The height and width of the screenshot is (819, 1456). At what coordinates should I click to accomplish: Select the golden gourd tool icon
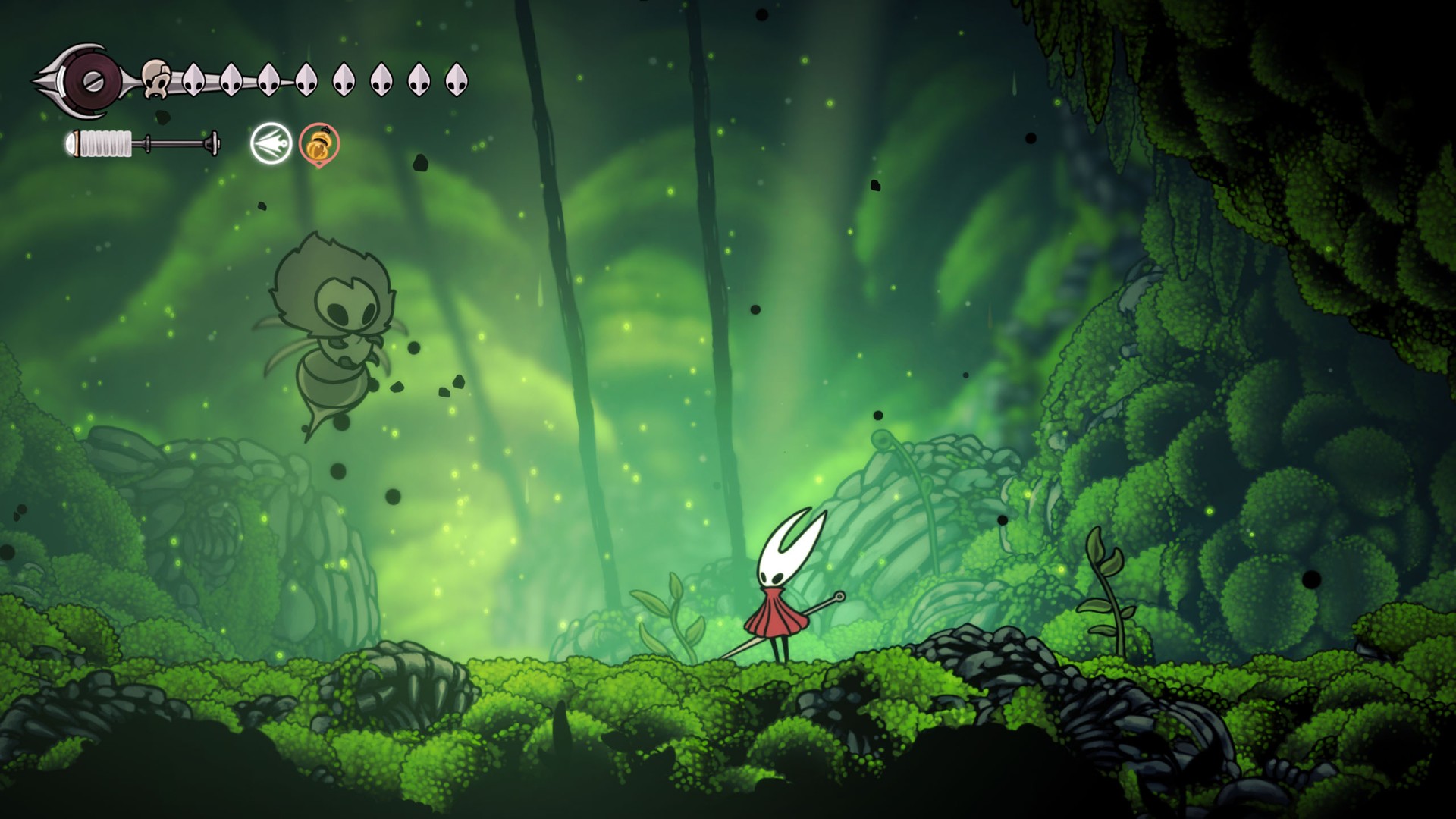319,144
